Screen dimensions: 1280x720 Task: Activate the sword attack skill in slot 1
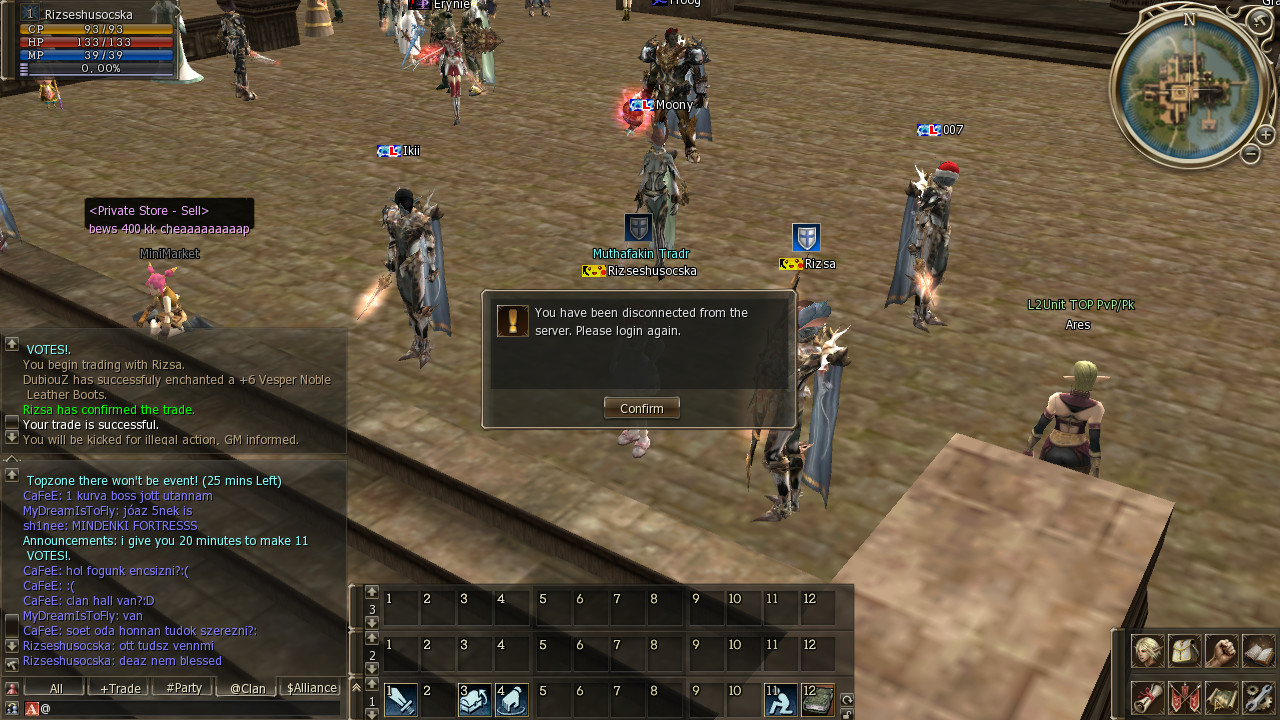point(401,700)
